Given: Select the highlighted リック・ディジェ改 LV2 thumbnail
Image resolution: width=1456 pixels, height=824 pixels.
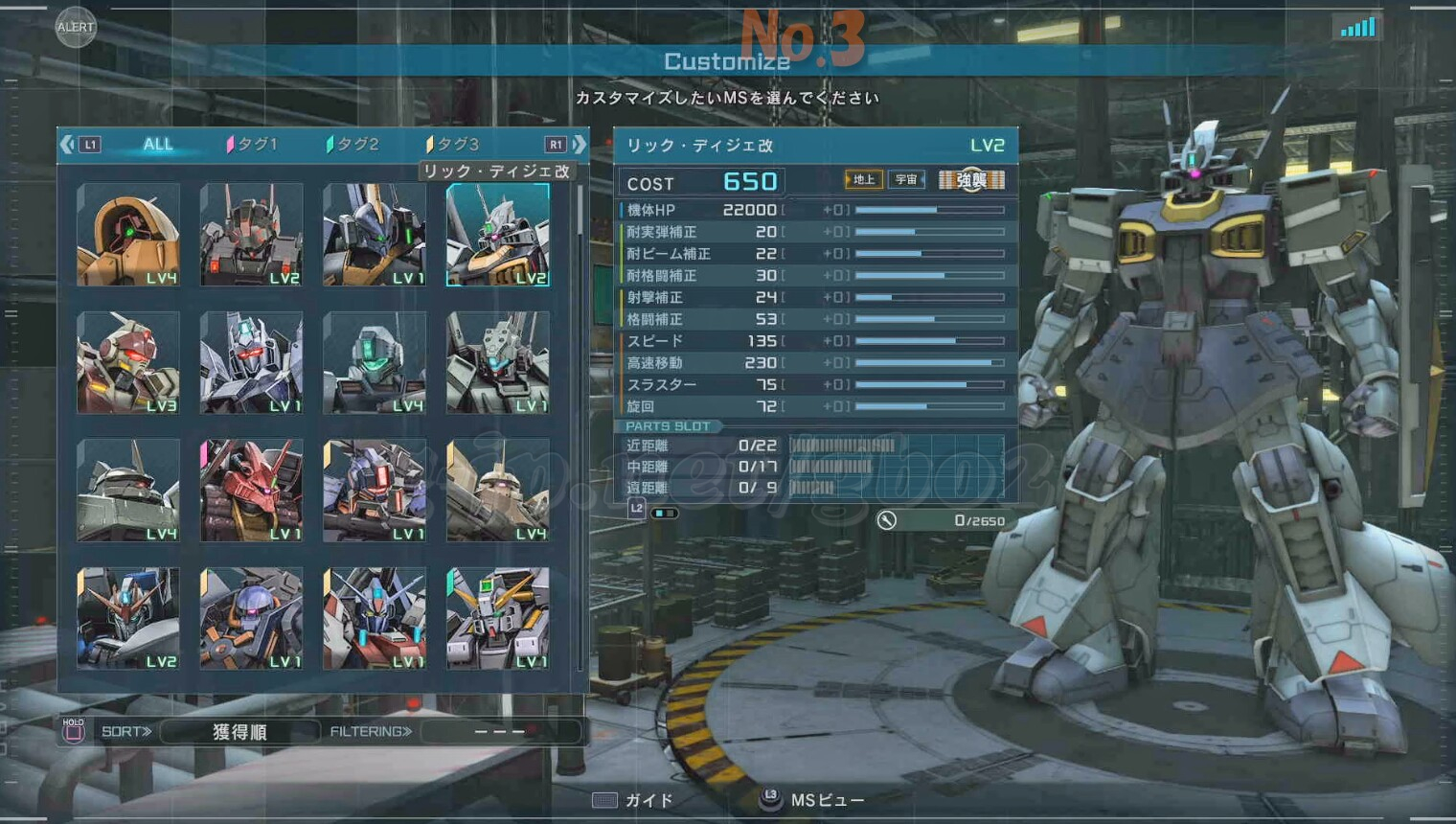Looking at the screenshot, I should point(498,235).
